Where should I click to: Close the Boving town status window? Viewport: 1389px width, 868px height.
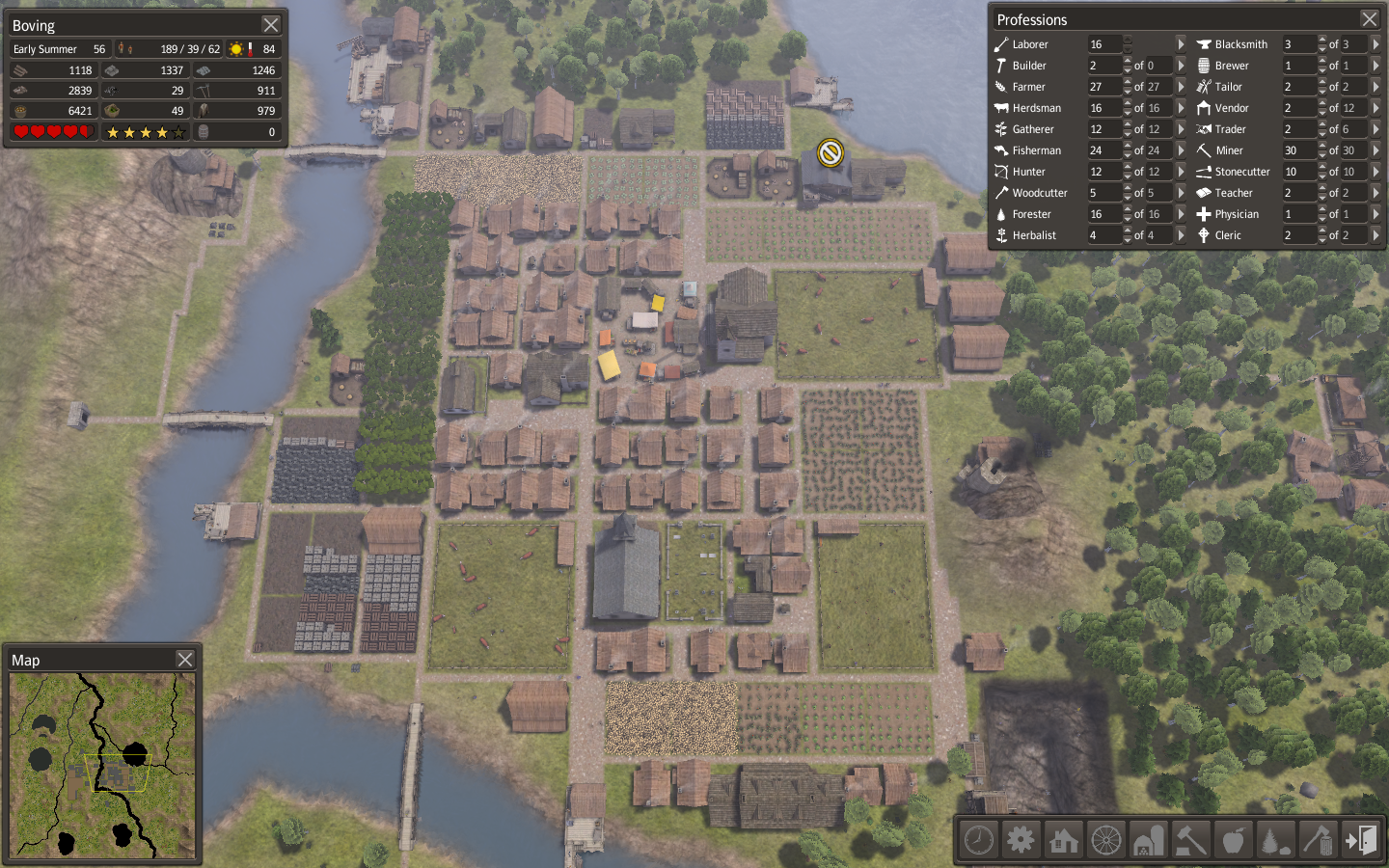(271, 25)
